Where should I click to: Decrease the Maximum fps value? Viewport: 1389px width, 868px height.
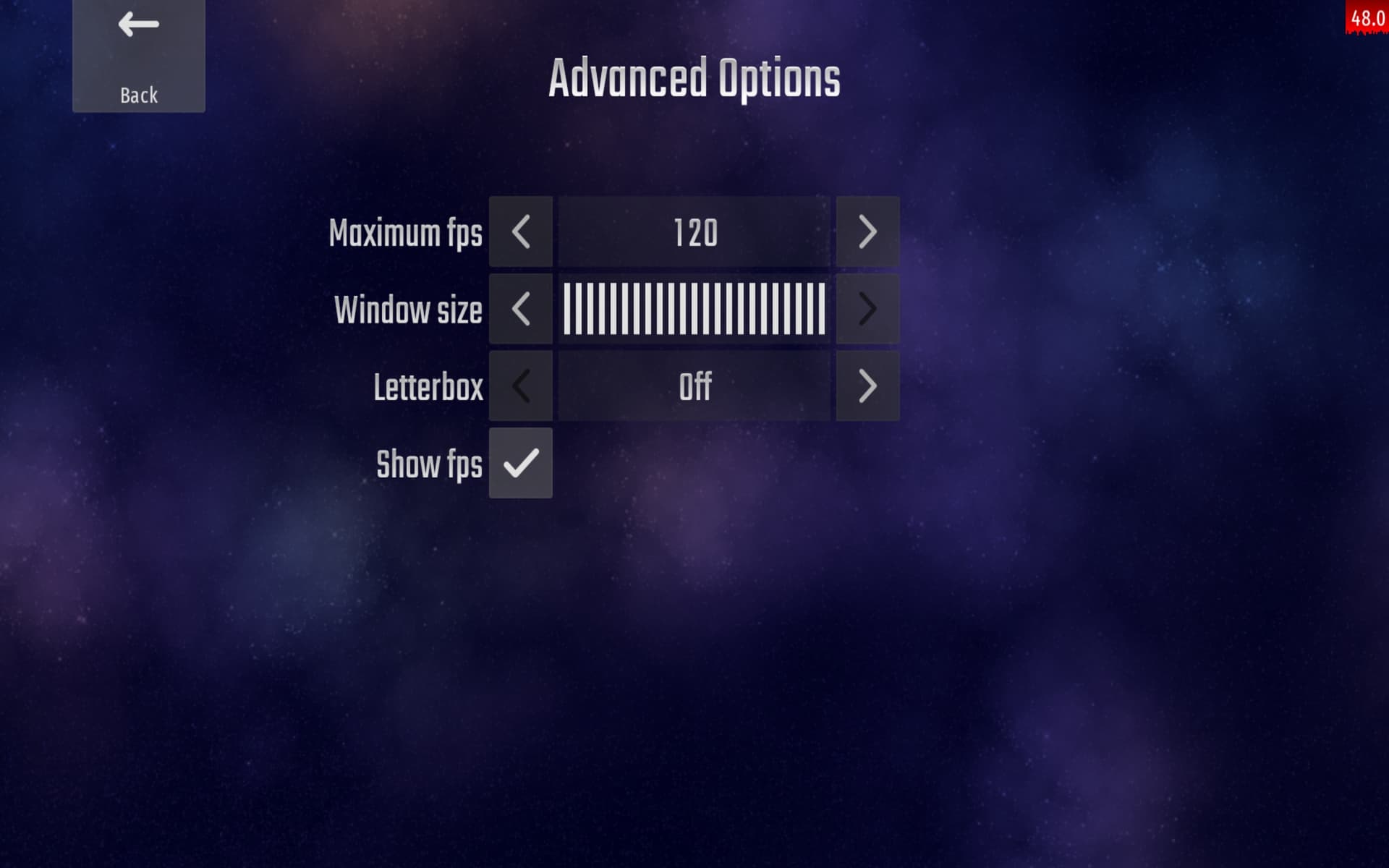[520, 231]
